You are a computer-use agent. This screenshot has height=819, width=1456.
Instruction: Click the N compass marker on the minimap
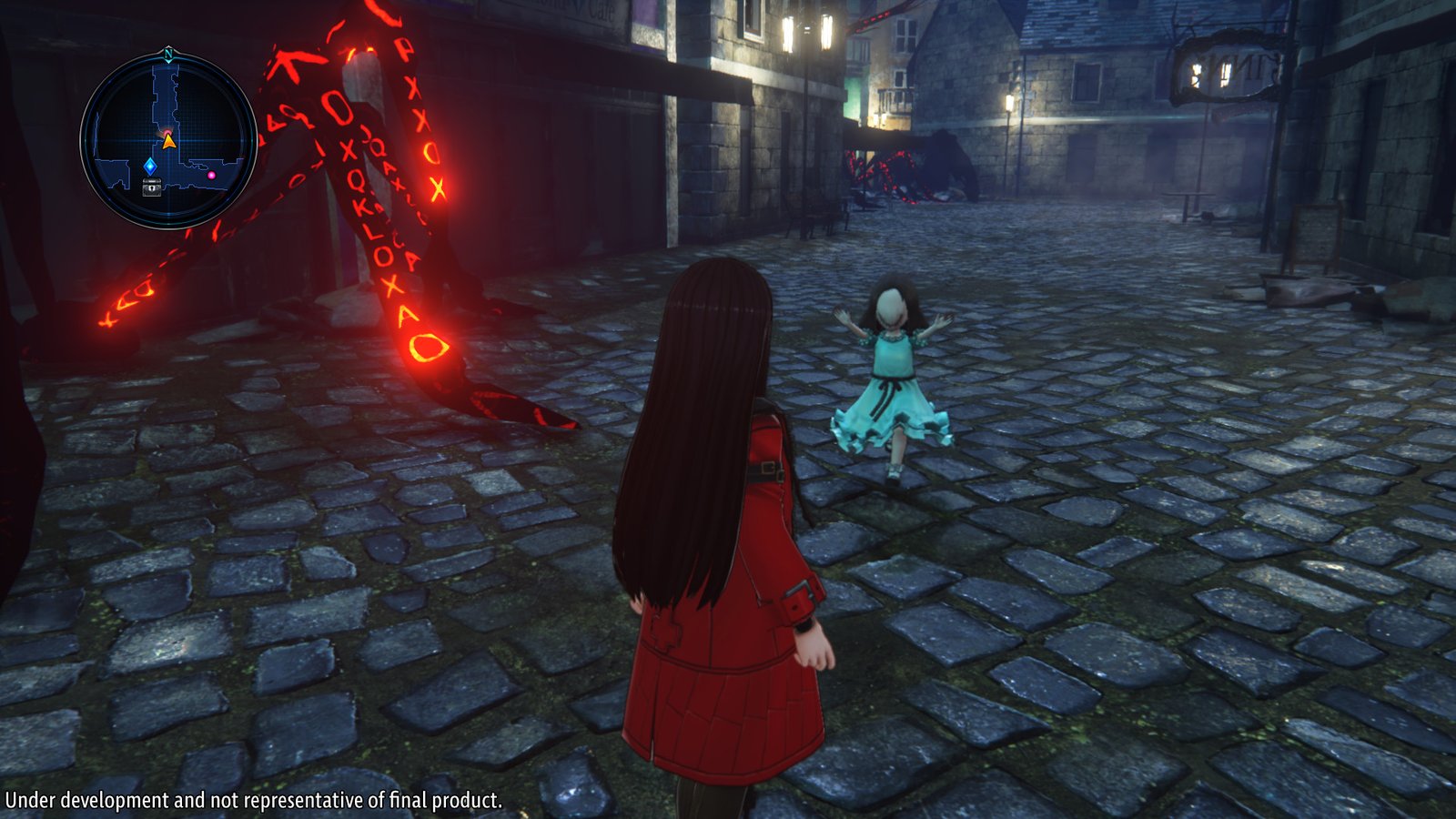[167, 55]
